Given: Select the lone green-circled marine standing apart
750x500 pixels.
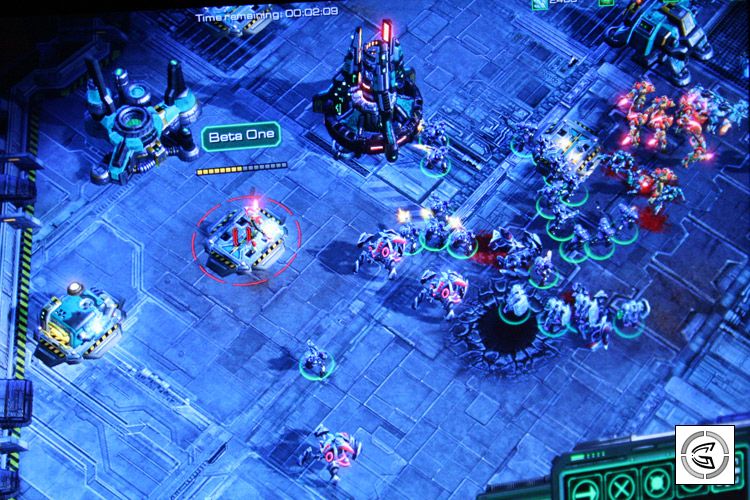Looking at the screenshot, I should [313, 360].
